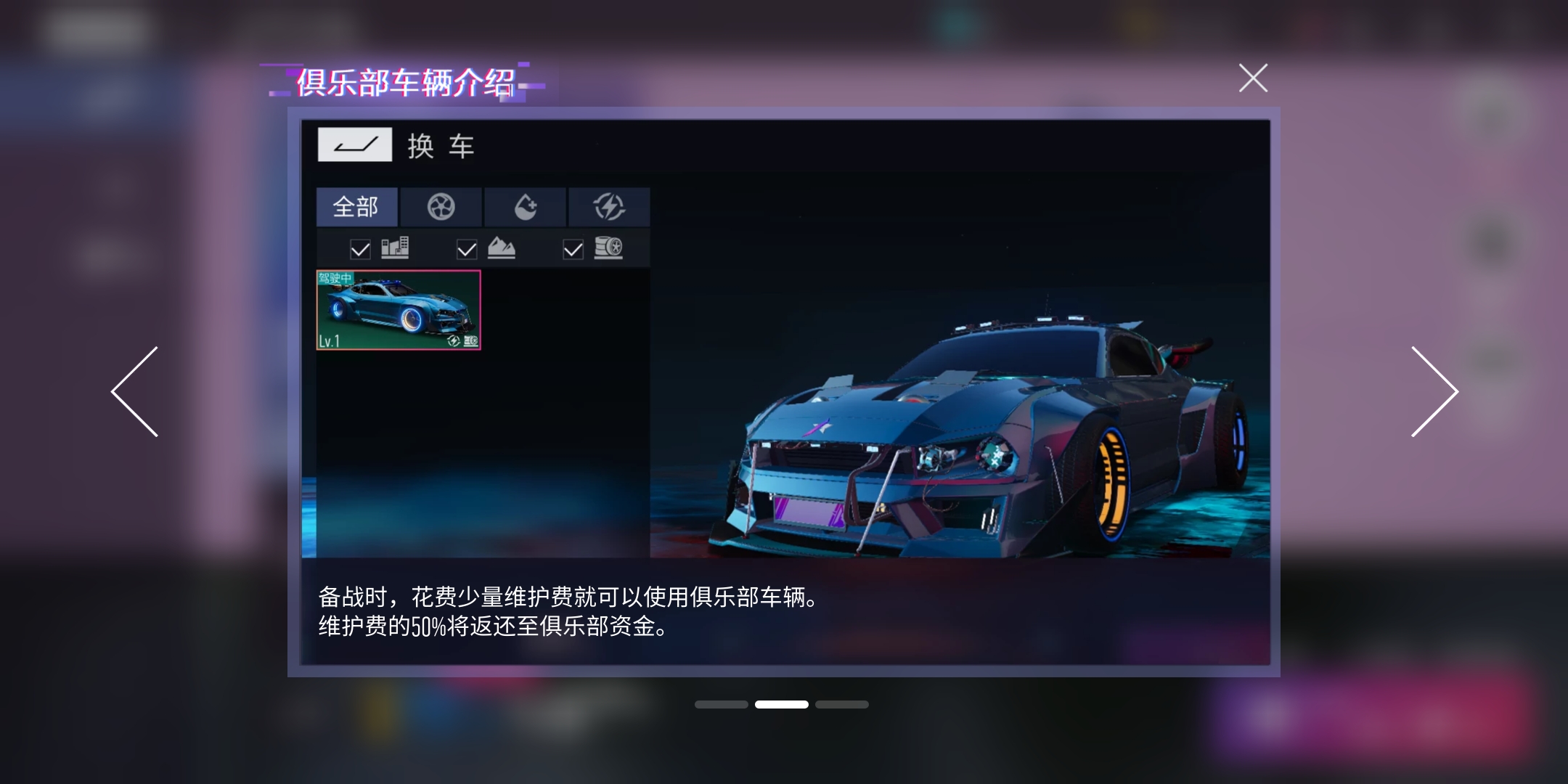Select the highlighted page indicator dot
The image size is (1568, 784).
[782, 704]
